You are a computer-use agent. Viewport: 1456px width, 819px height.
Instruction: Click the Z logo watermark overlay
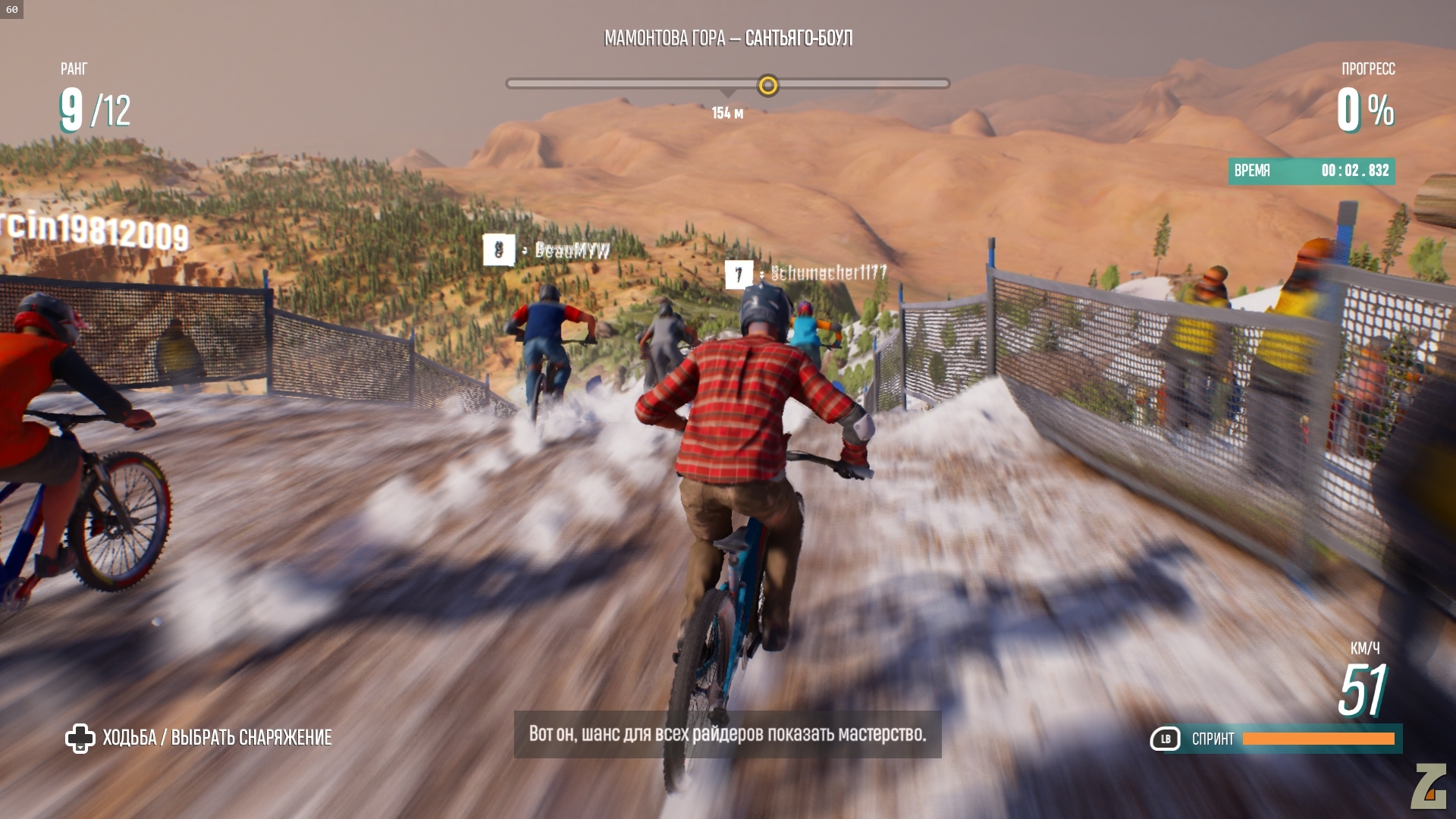click(x=1429, y=786)
